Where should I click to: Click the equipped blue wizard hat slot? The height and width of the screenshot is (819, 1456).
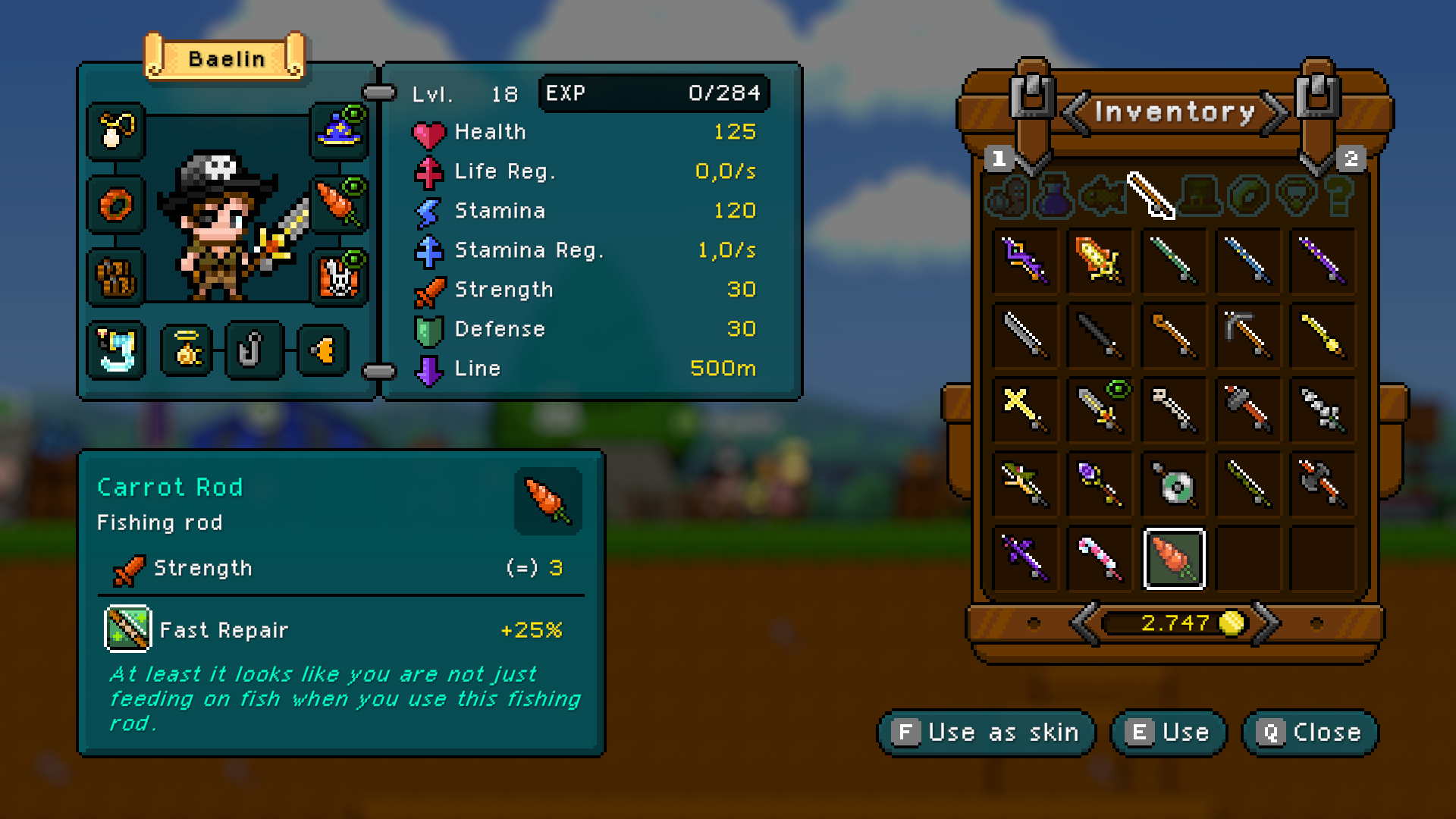[x=339, y=131]
